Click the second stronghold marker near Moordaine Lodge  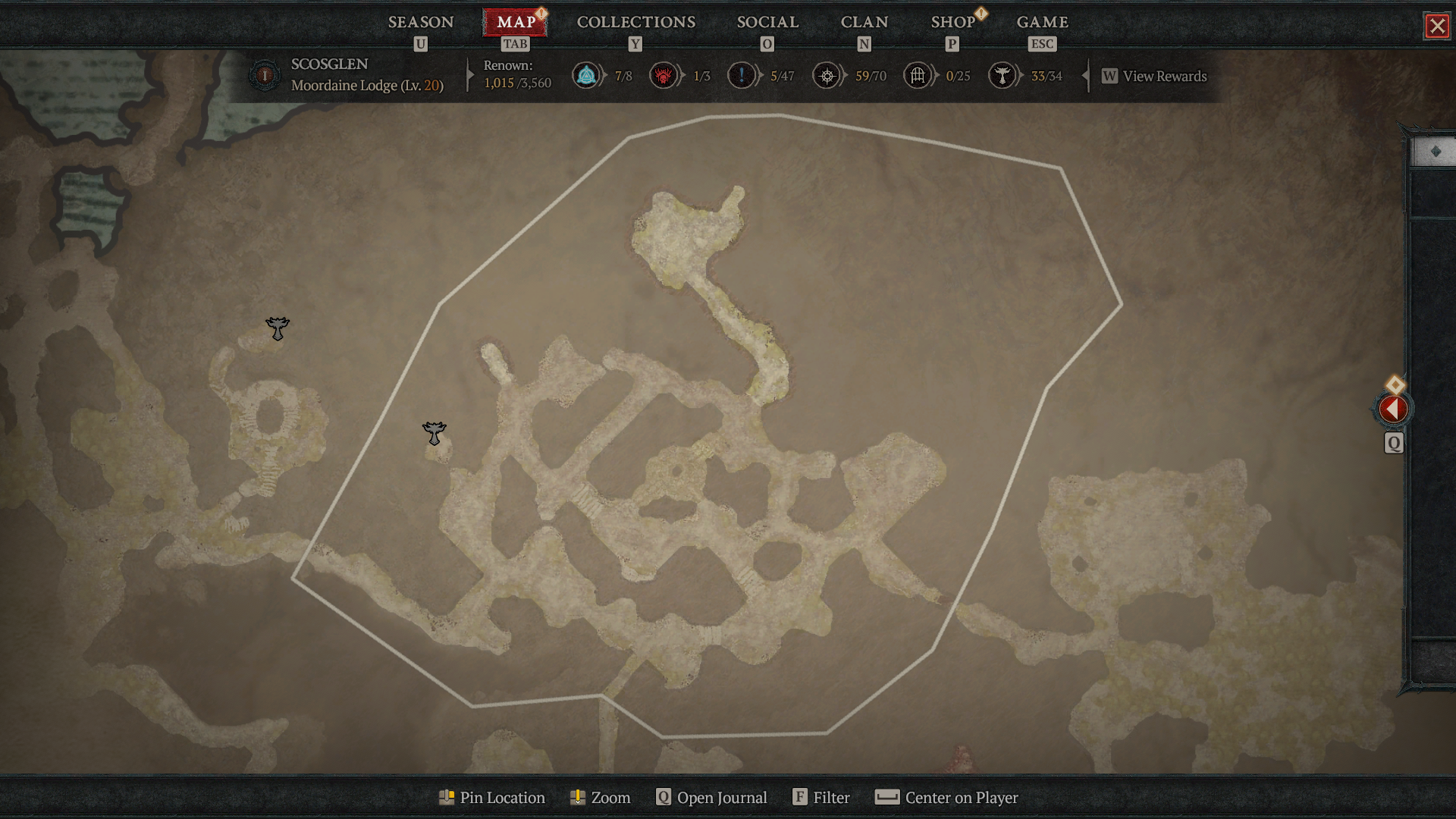pyautogui.click(x=433, y=434)
